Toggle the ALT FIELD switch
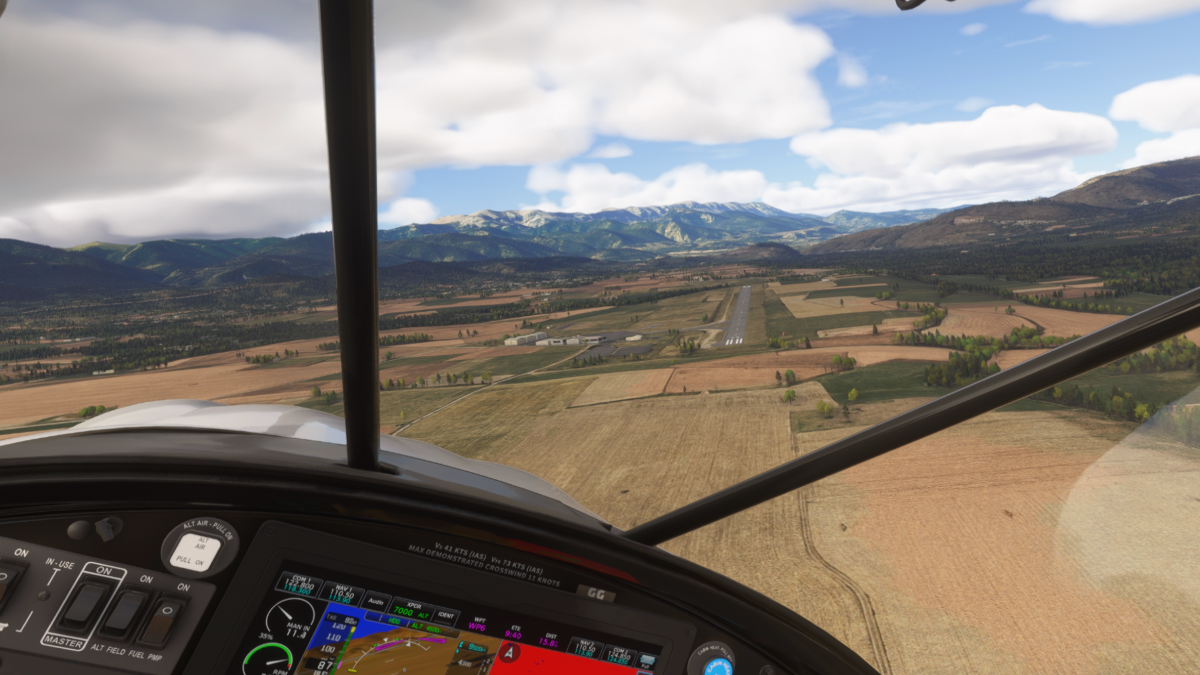The image size is (1200, 675). [x=126, y=613]
